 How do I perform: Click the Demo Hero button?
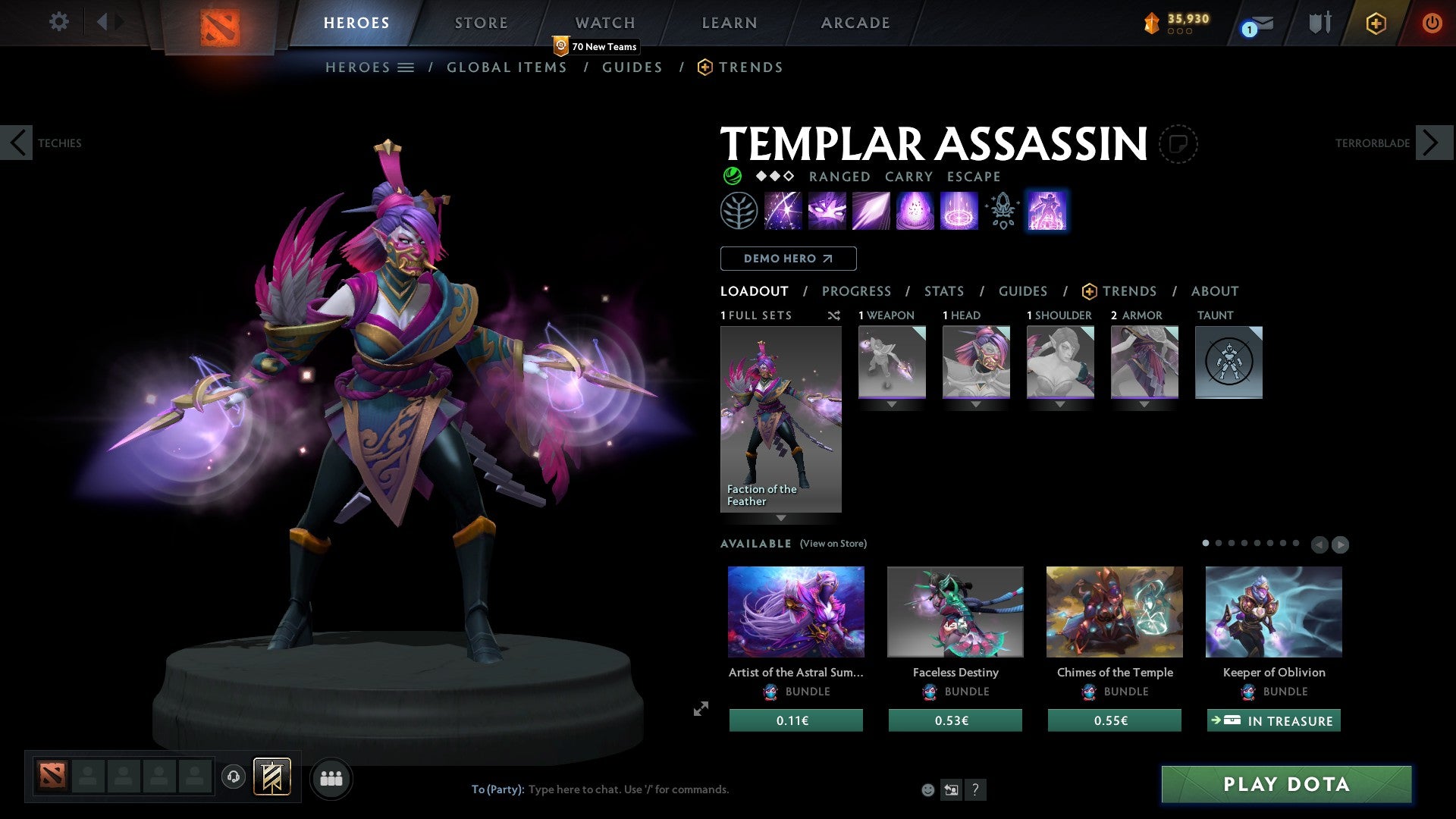pos(788,258)
